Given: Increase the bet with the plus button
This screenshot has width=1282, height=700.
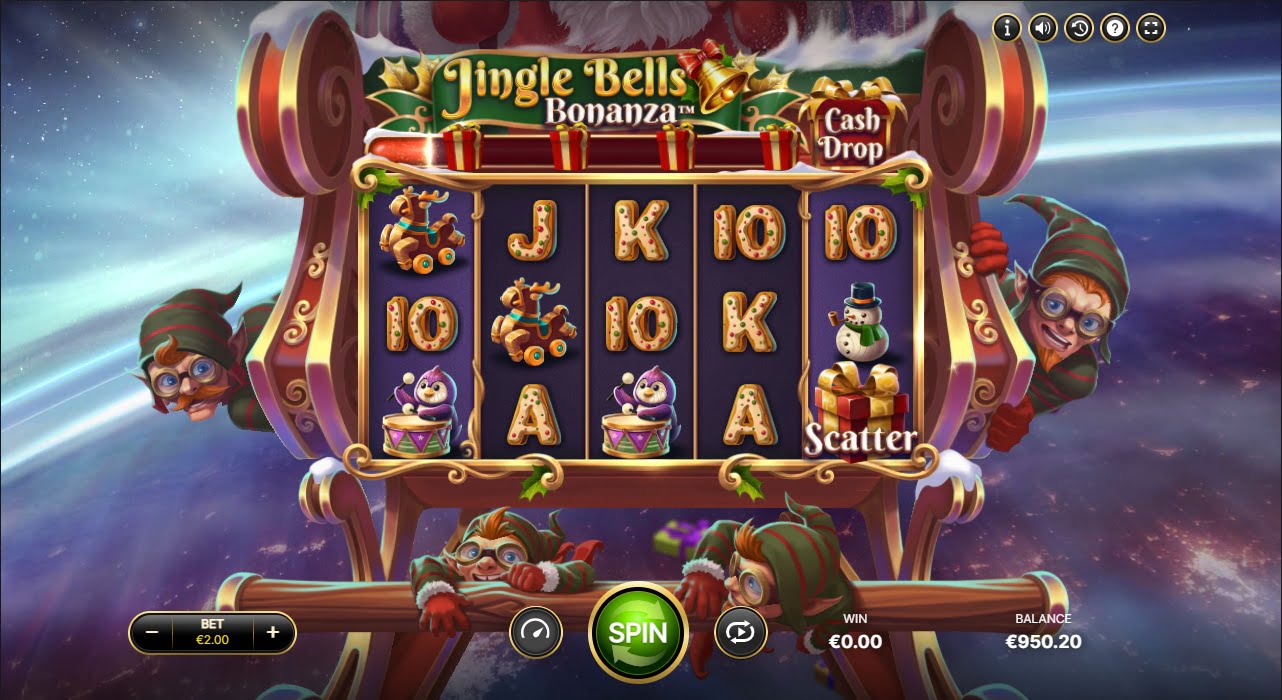Looking at the screenshot, I should point(273,632).
